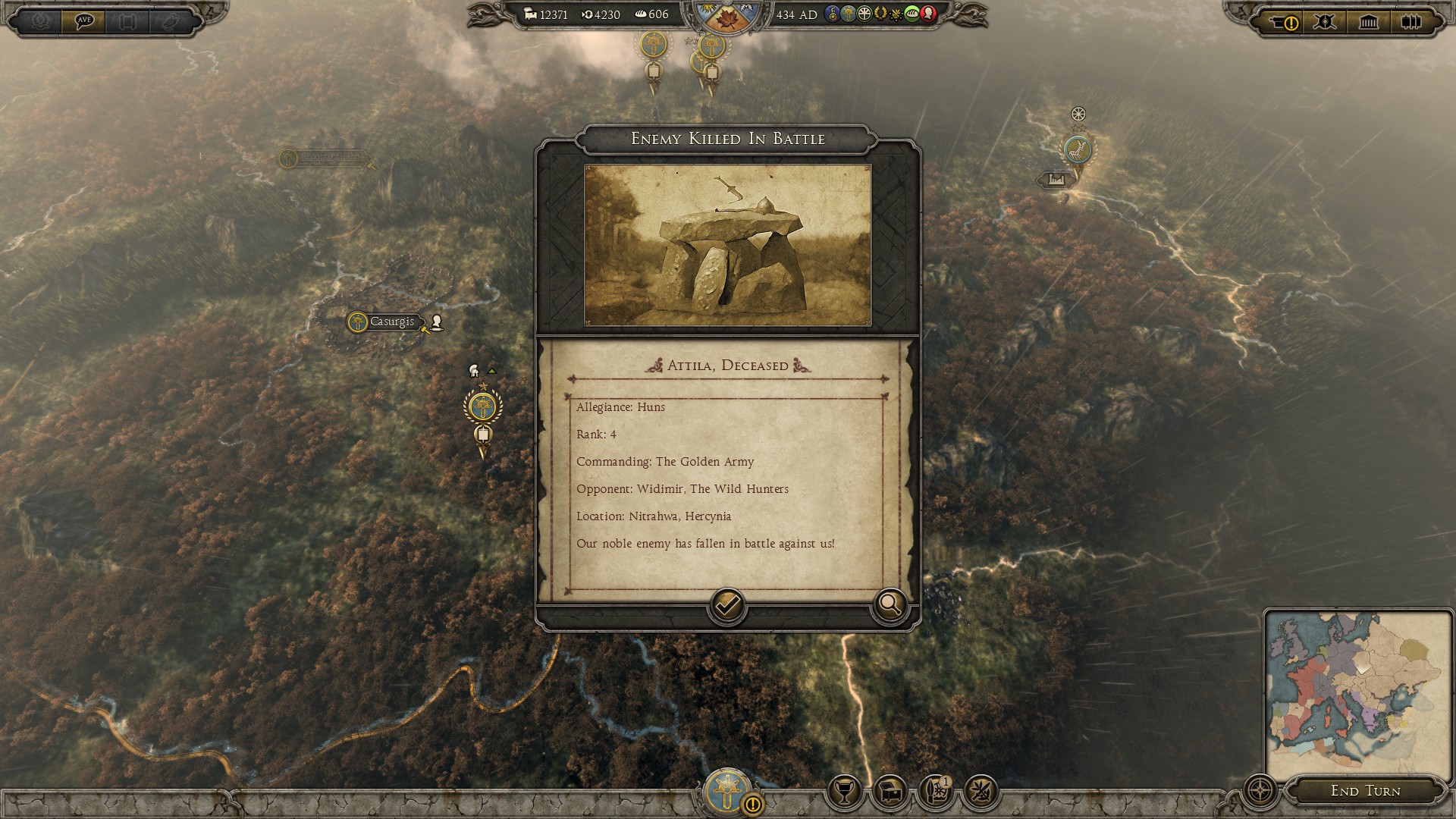Screen dimensions: 1456x819
Task: Open the owl encyclopedia tab
Action: click(x=168, y=20)
